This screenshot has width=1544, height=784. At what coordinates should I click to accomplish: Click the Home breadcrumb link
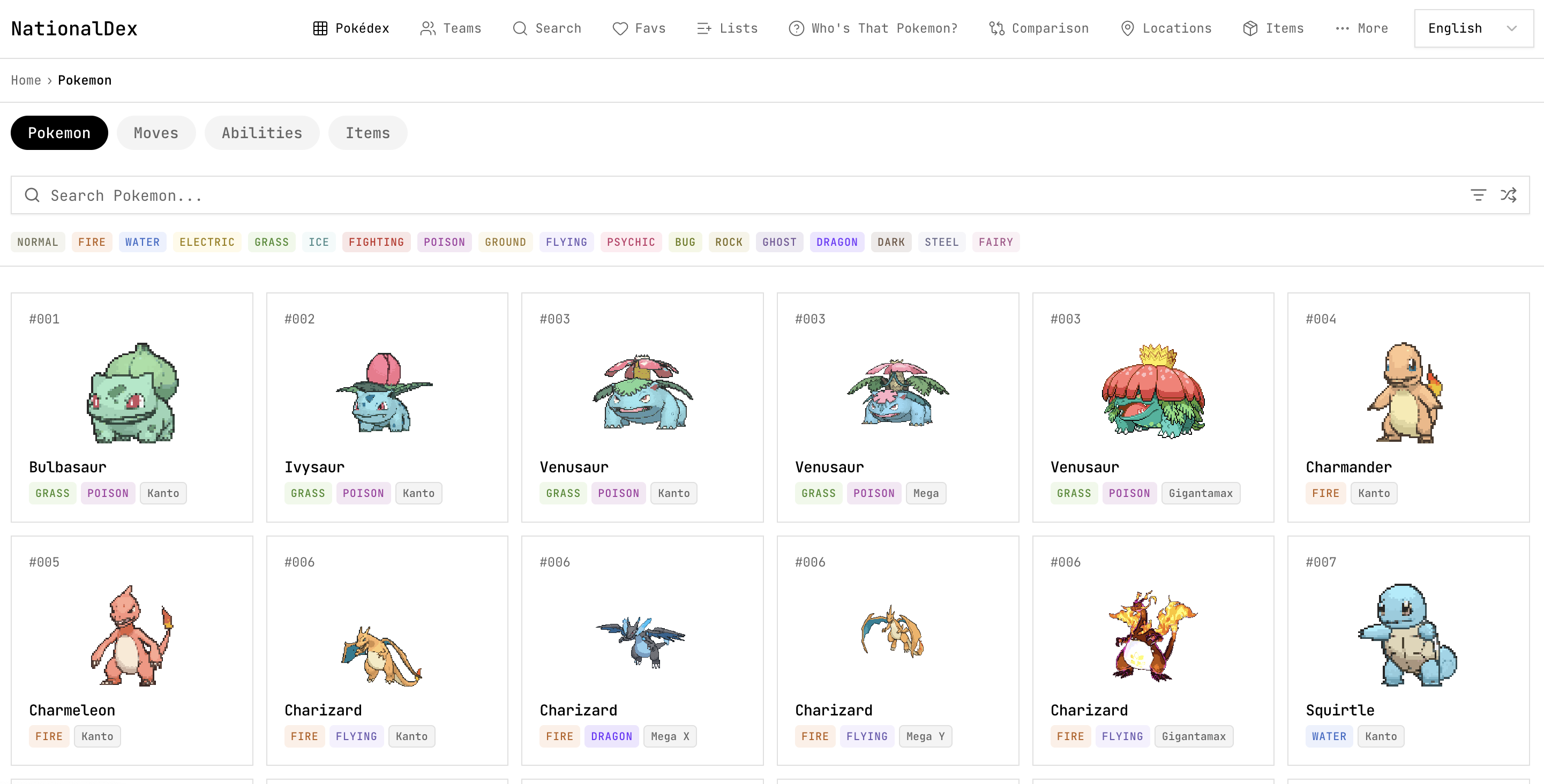coord(26,80)
